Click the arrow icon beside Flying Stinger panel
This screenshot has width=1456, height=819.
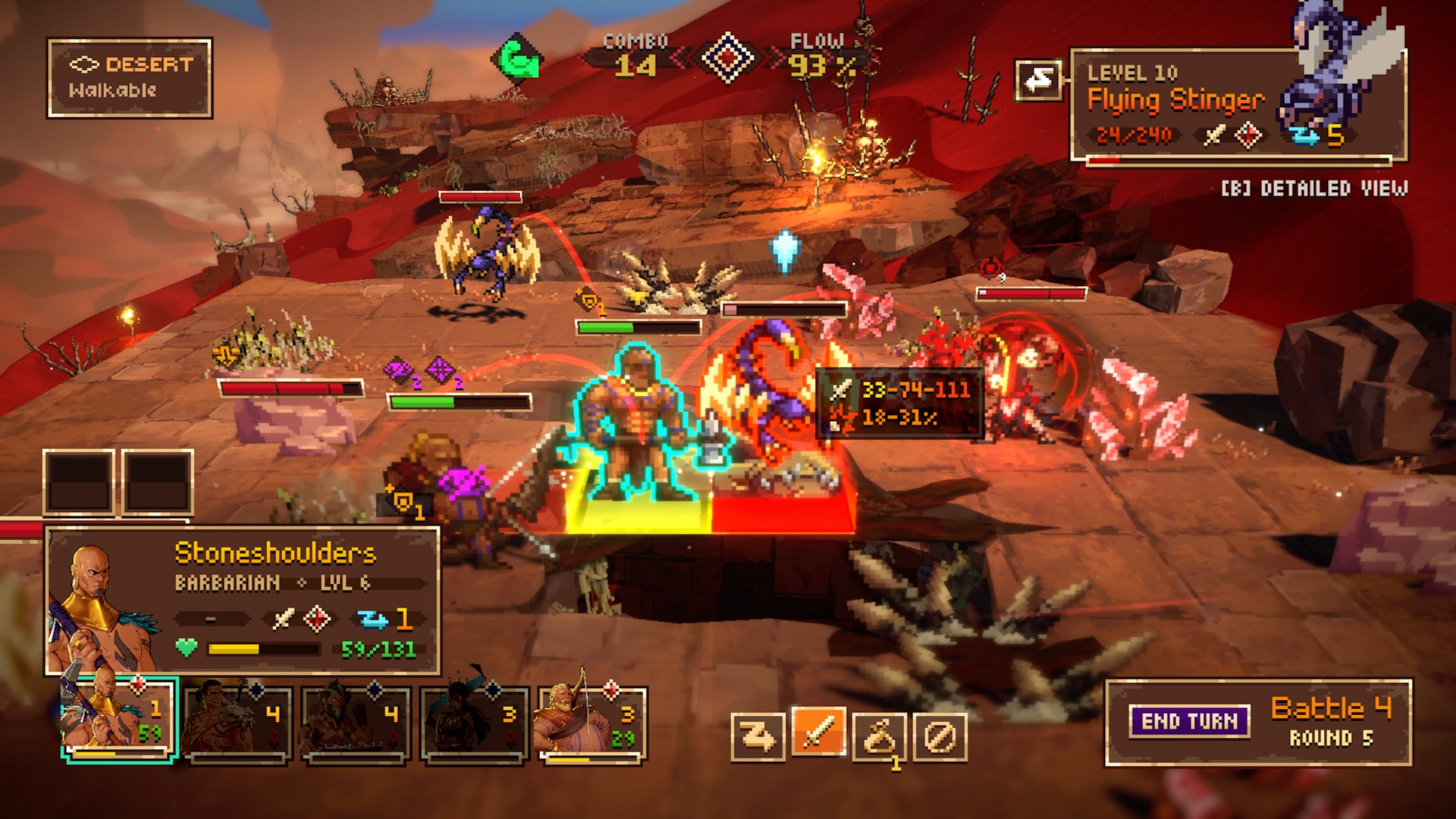(x=1039, y=79)
